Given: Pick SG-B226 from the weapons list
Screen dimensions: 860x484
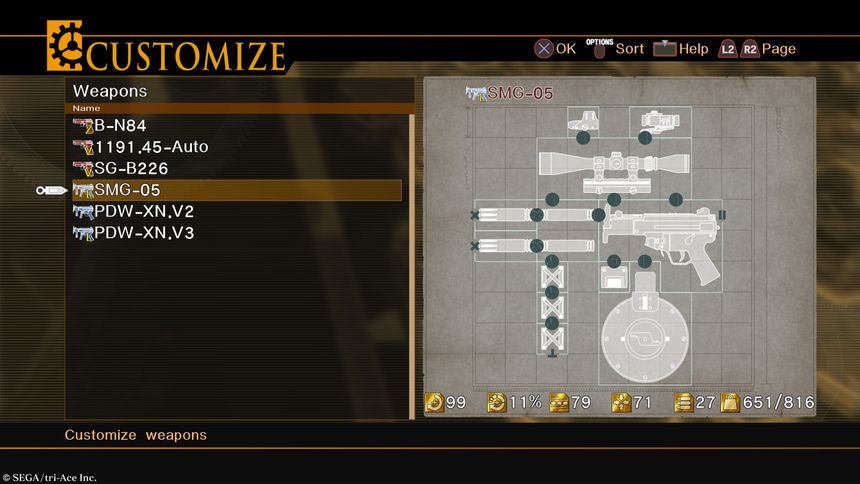Looking at the screenshot, I should point(130,168).
